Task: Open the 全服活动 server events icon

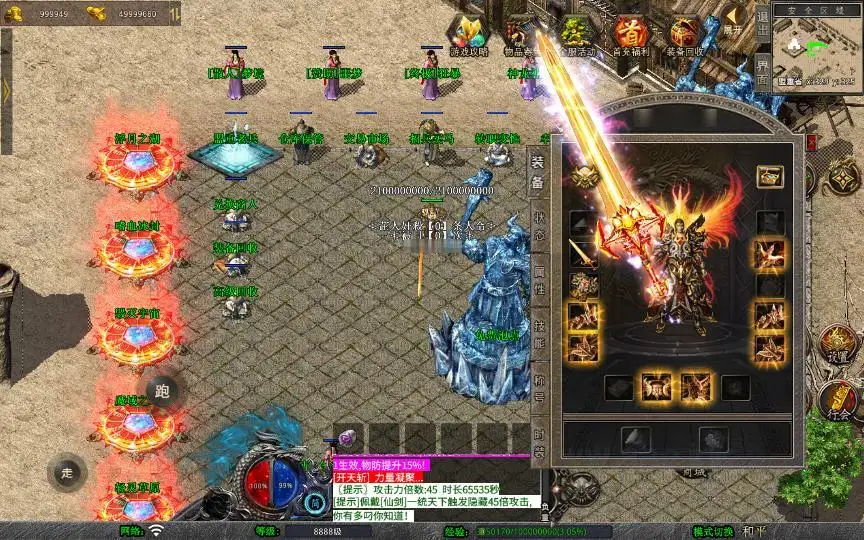Action: click(x=574, y=36)
